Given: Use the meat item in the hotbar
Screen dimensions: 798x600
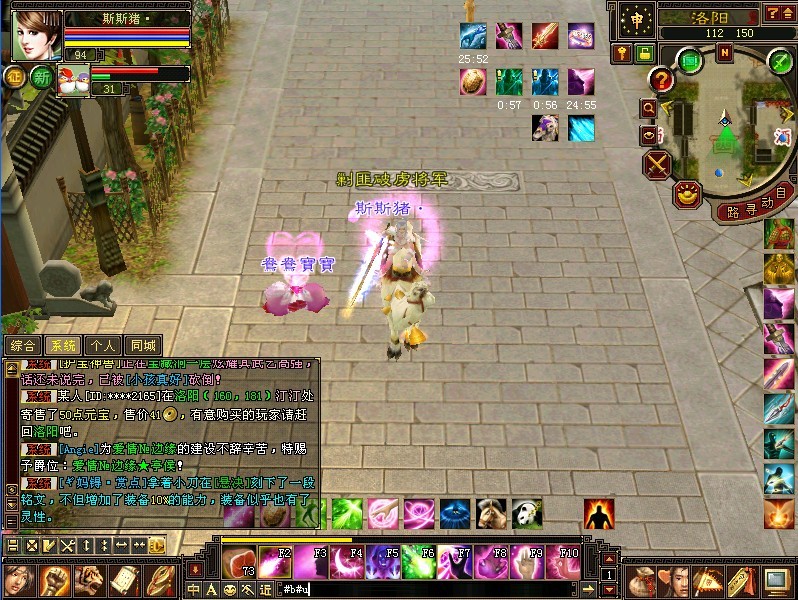Looking at the screenshot, I should [x=237, y=561].
